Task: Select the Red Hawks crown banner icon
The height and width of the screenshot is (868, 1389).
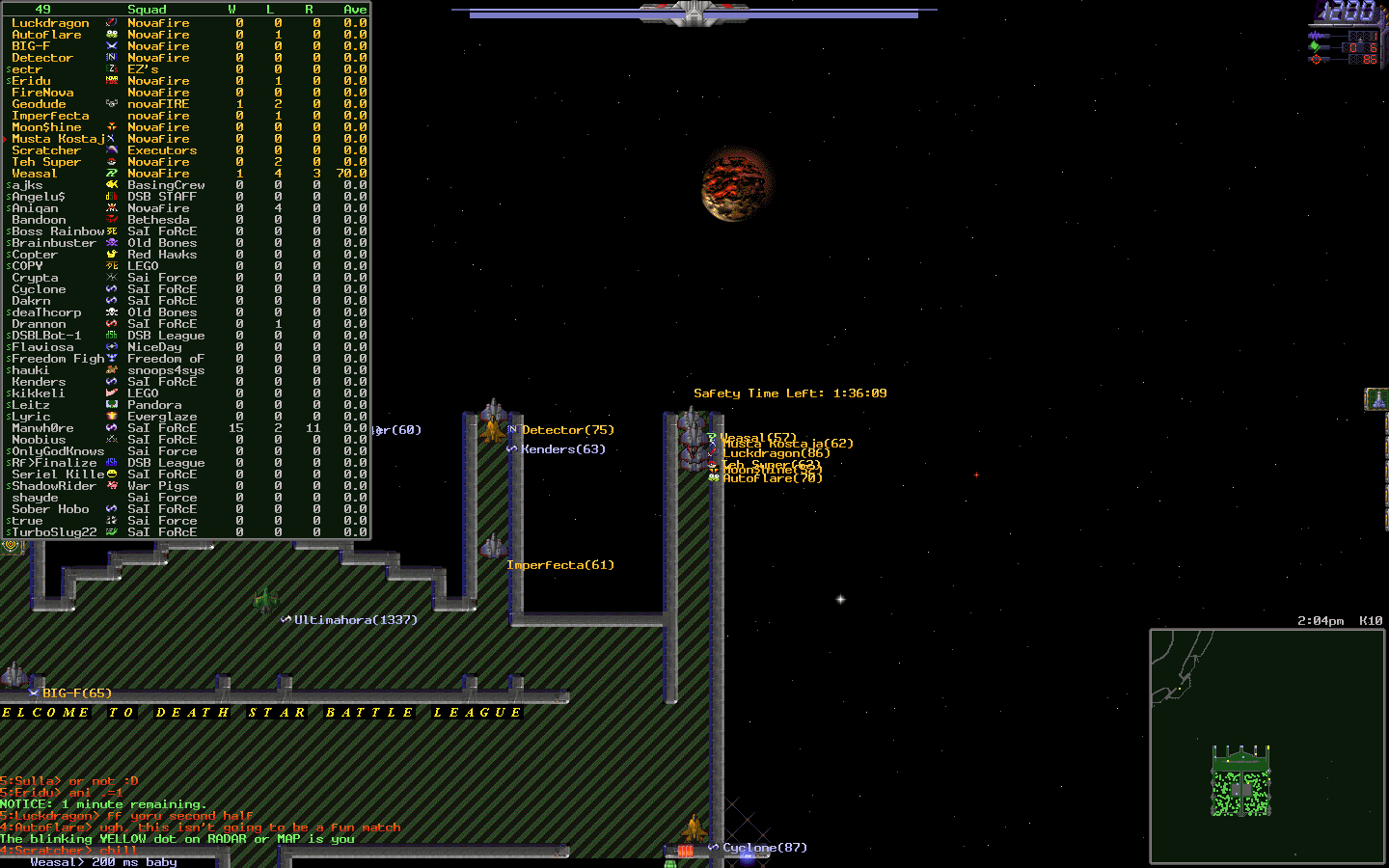Action: 112,254
